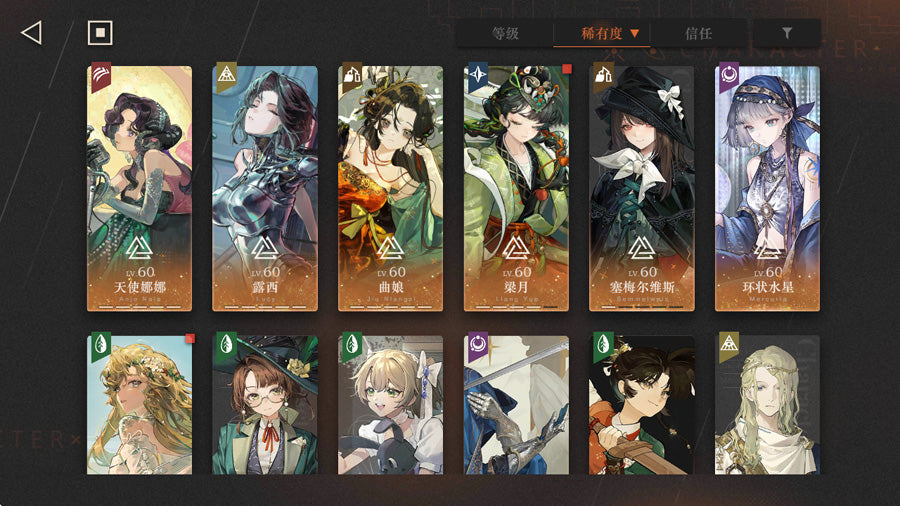Pick the 塞梅尔维斯 character card

click(x=642, y=188)
